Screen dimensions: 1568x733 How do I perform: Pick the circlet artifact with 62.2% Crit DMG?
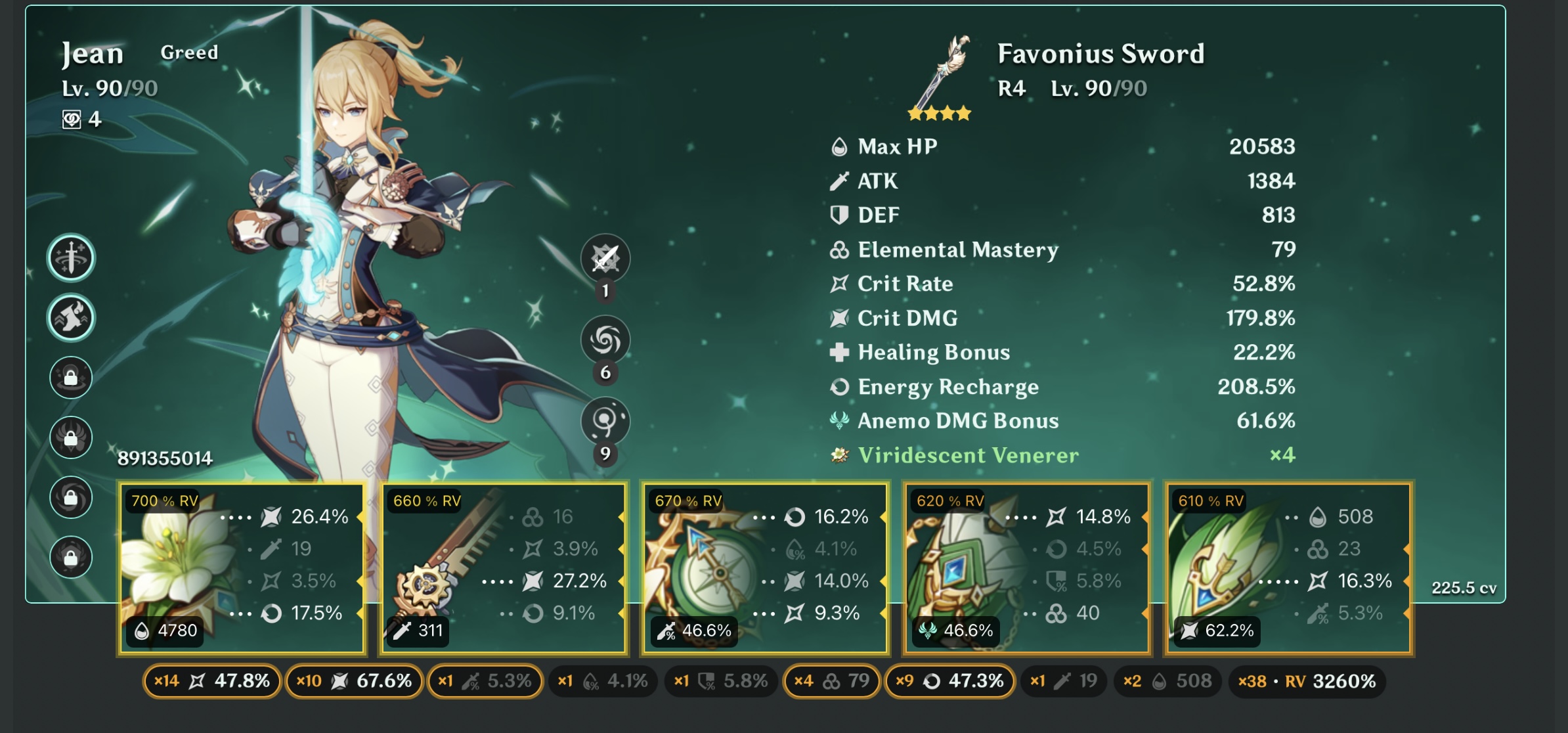[x=1288, y=569]
